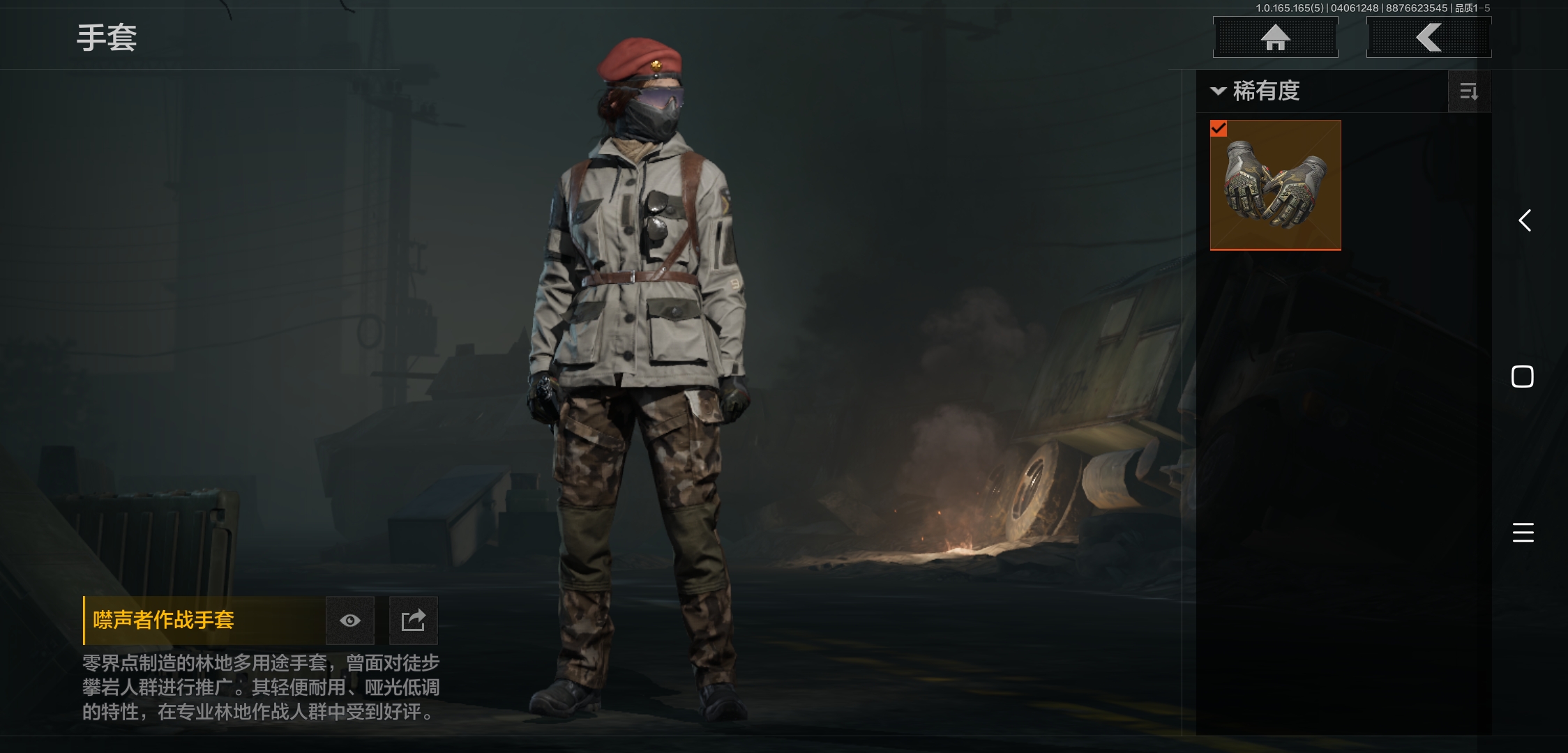Viewport: 1568px width, 753px height.
Task: Toggle the eye preview button
Action: pyautogui.click(x=350, y=621)
